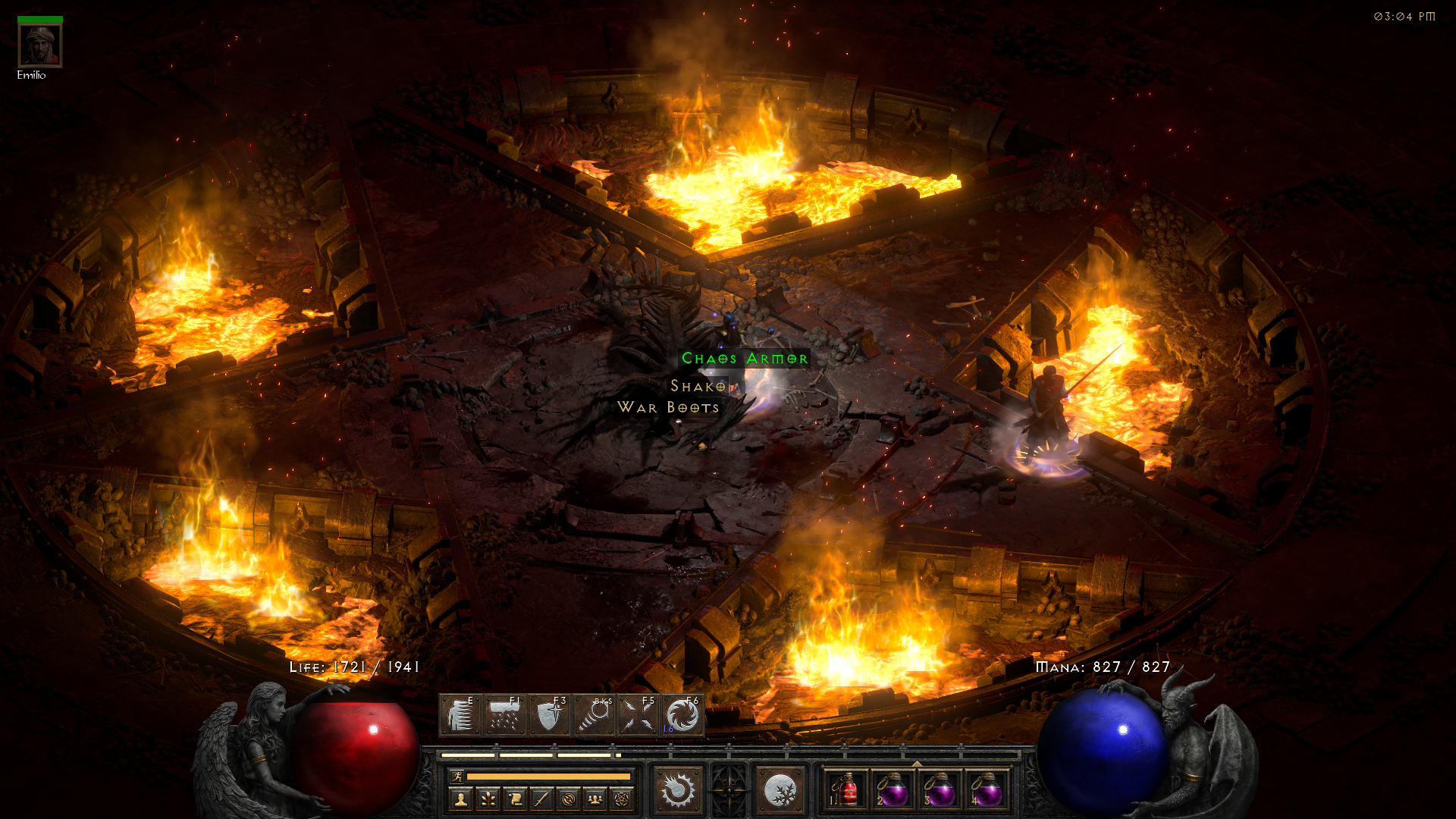Screen dimensions: 1456x819
Task: Open the inventory with the sword icon
Action: coord(541,799)
